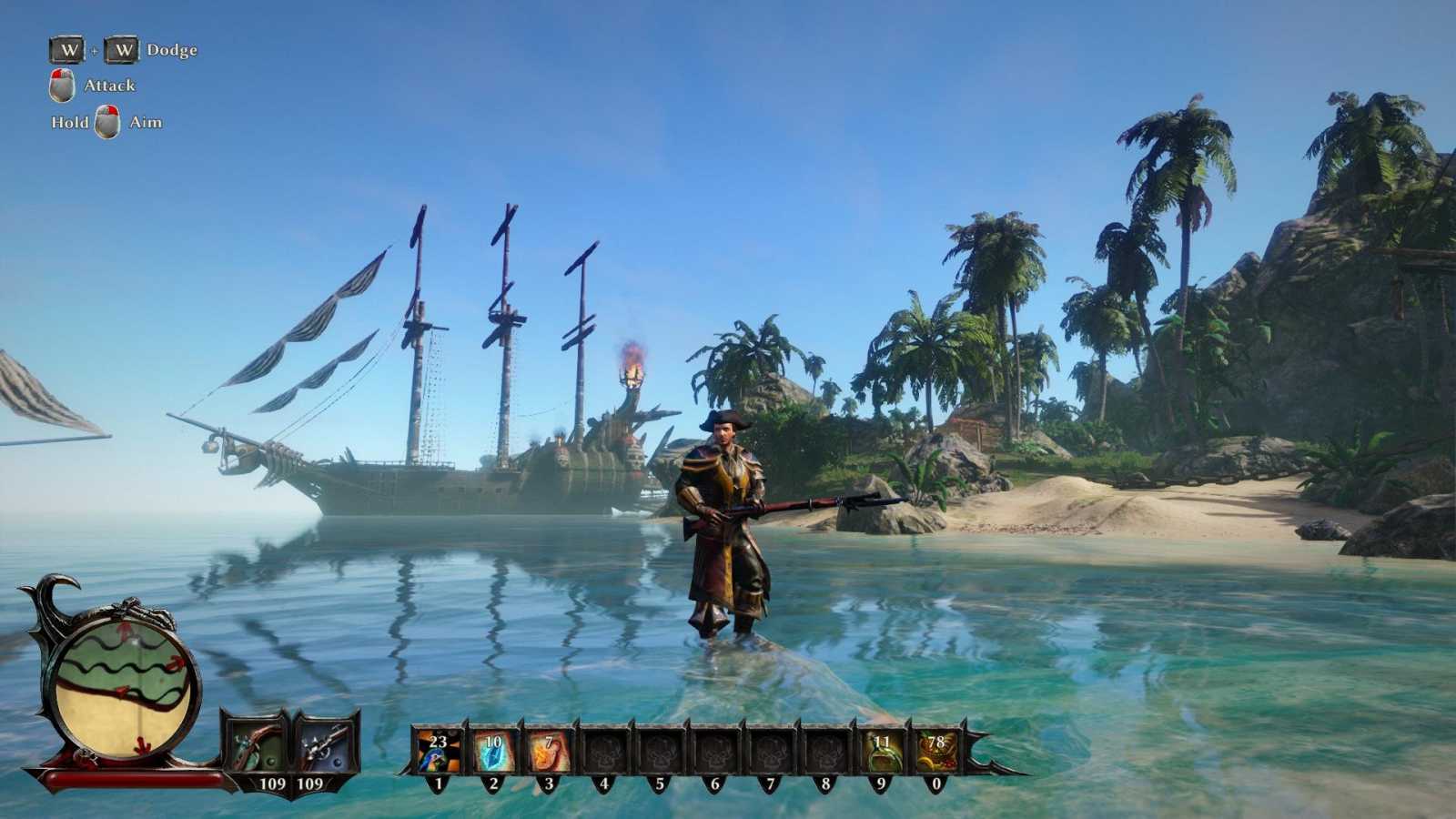Drink the green potion in slot 9
This screenshot has width=1456, height=819.
point(881,752)
